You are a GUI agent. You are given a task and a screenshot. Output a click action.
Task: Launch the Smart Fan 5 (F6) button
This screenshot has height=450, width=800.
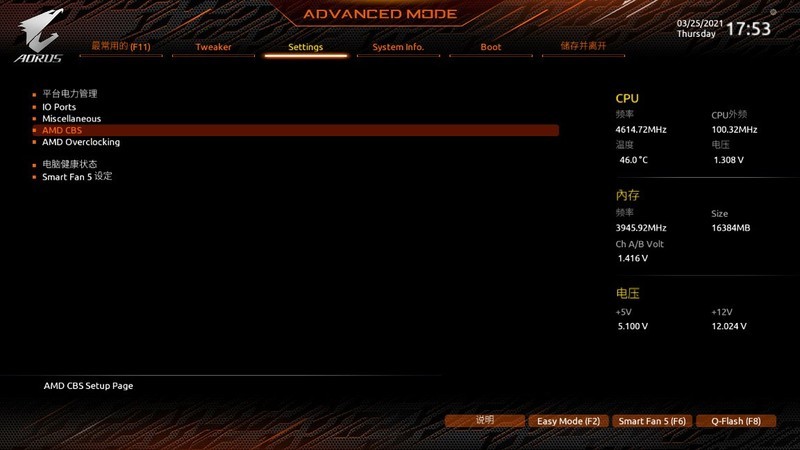click(652, 422)
